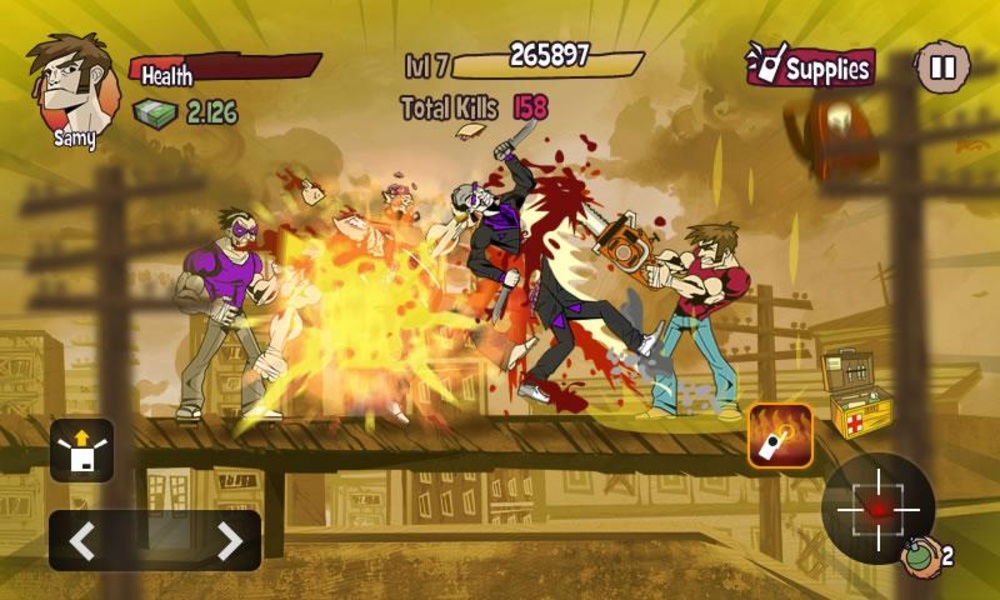This screenshot has height=600, width=1000.
Task: Fire using the crosshair attack button
Action: pos(877,508)
